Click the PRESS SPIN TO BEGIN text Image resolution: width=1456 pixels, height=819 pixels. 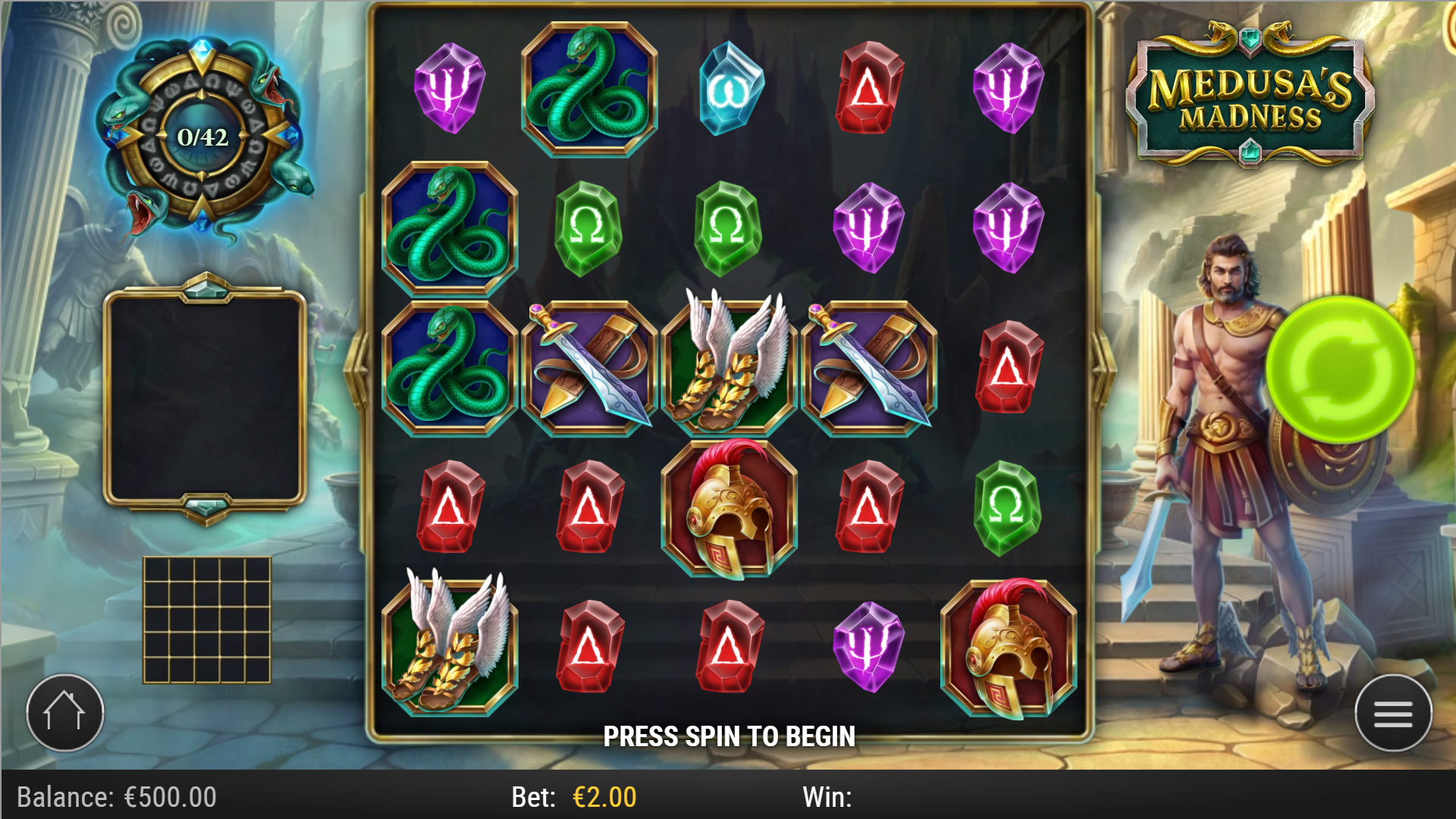pyautogui.click(x=730, y=735)
